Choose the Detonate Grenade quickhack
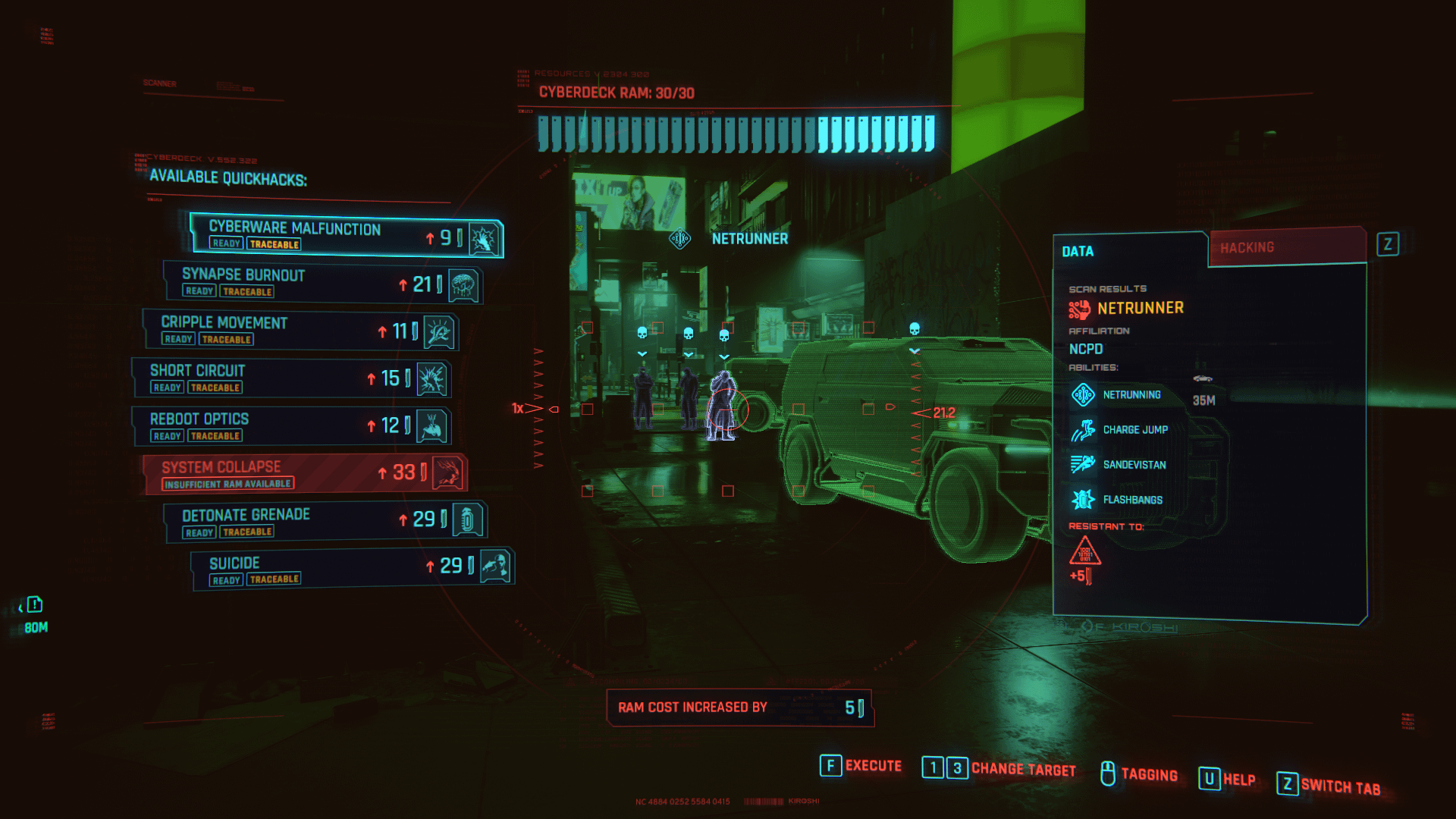Viewport: 1456px width, 819px height. [x=325, y=522]
